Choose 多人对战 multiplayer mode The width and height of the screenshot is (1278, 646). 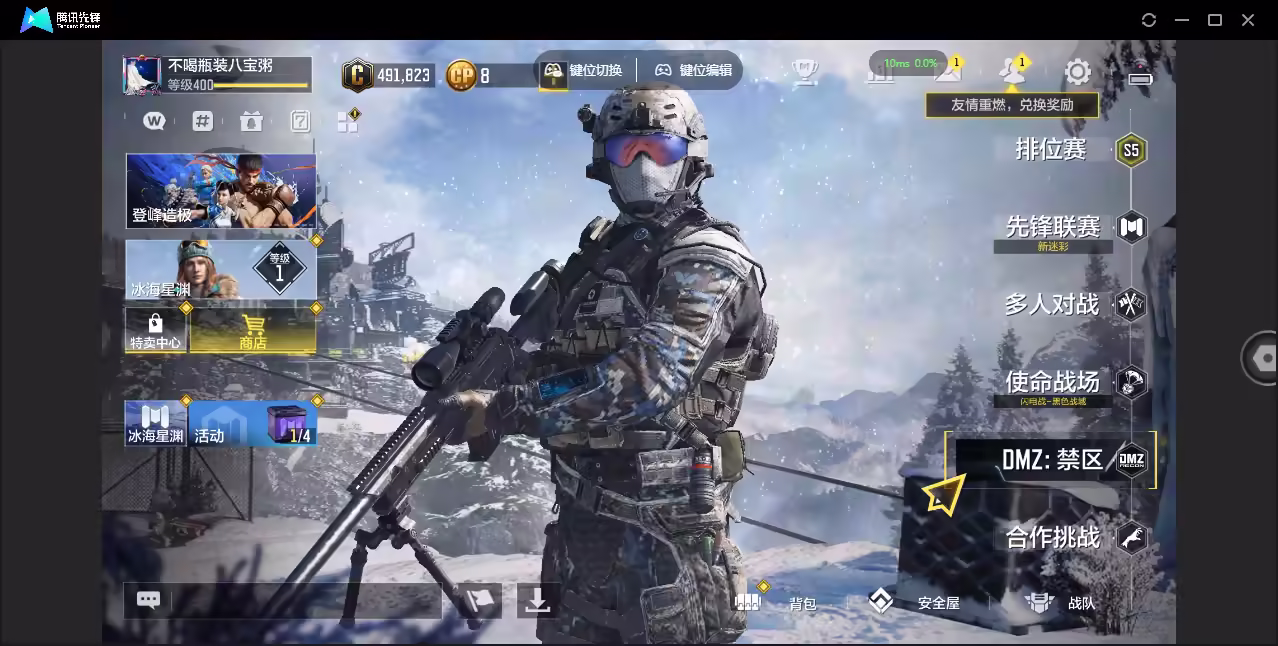pyautogui.click(x=1052, y=304)
